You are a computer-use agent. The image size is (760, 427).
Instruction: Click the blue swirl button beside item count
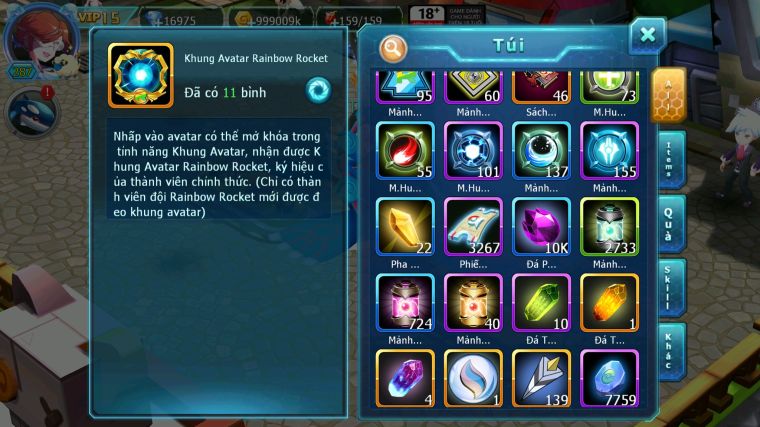pos(318,92)
